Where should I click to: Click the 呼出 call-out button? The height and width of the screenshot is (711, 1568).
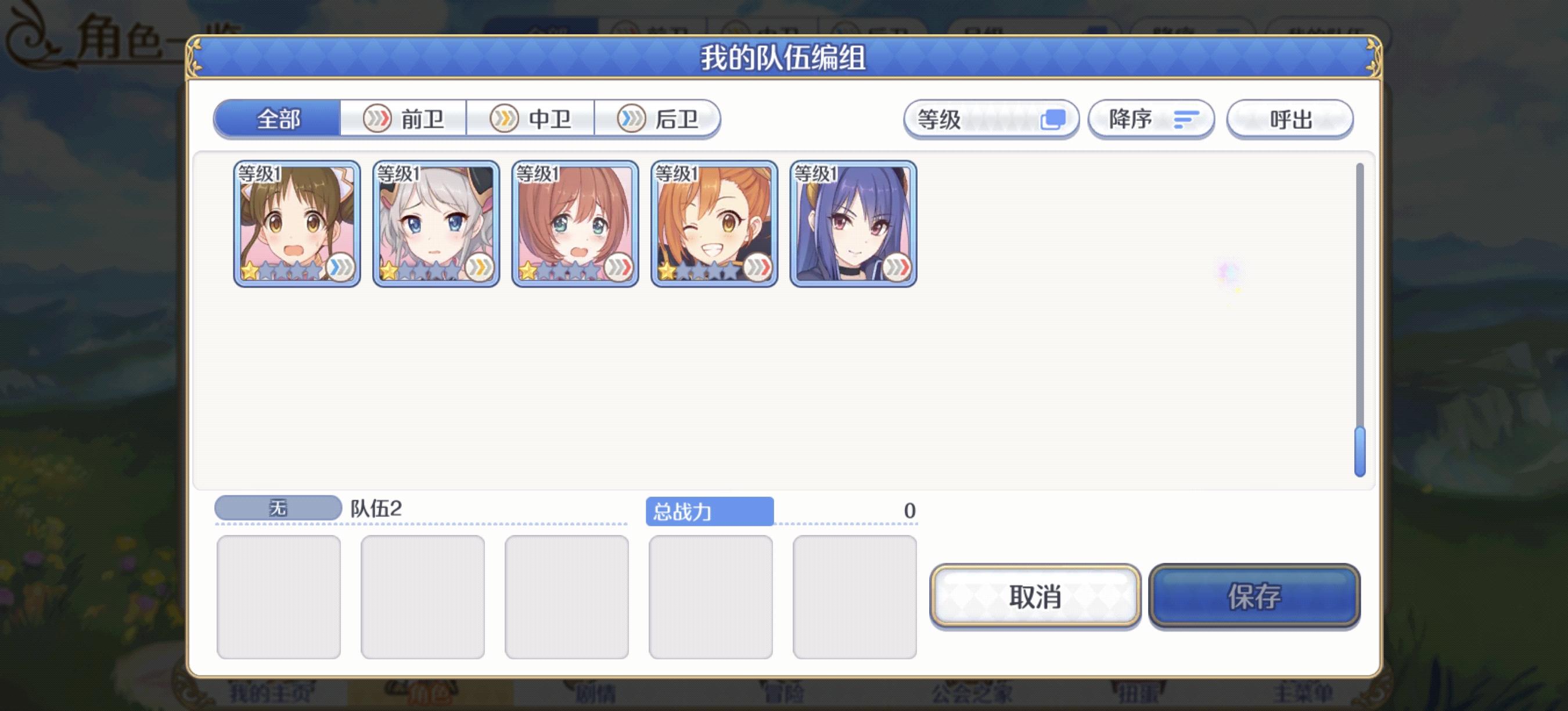pos(1290,120)
